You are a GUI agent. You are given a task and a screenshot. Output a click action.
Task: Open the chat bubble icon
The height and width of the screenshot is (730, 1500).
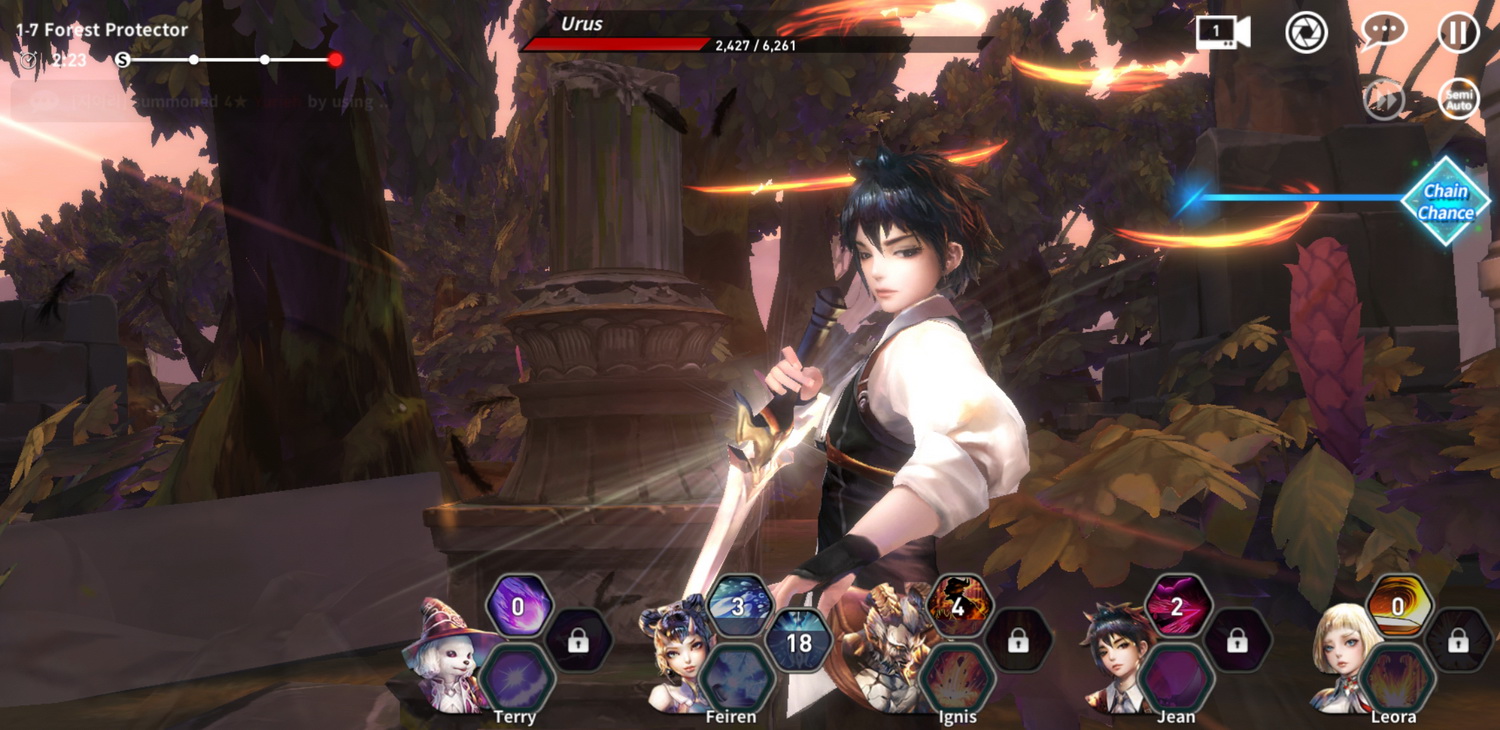pyautogui.click(x=1383, y=33)
